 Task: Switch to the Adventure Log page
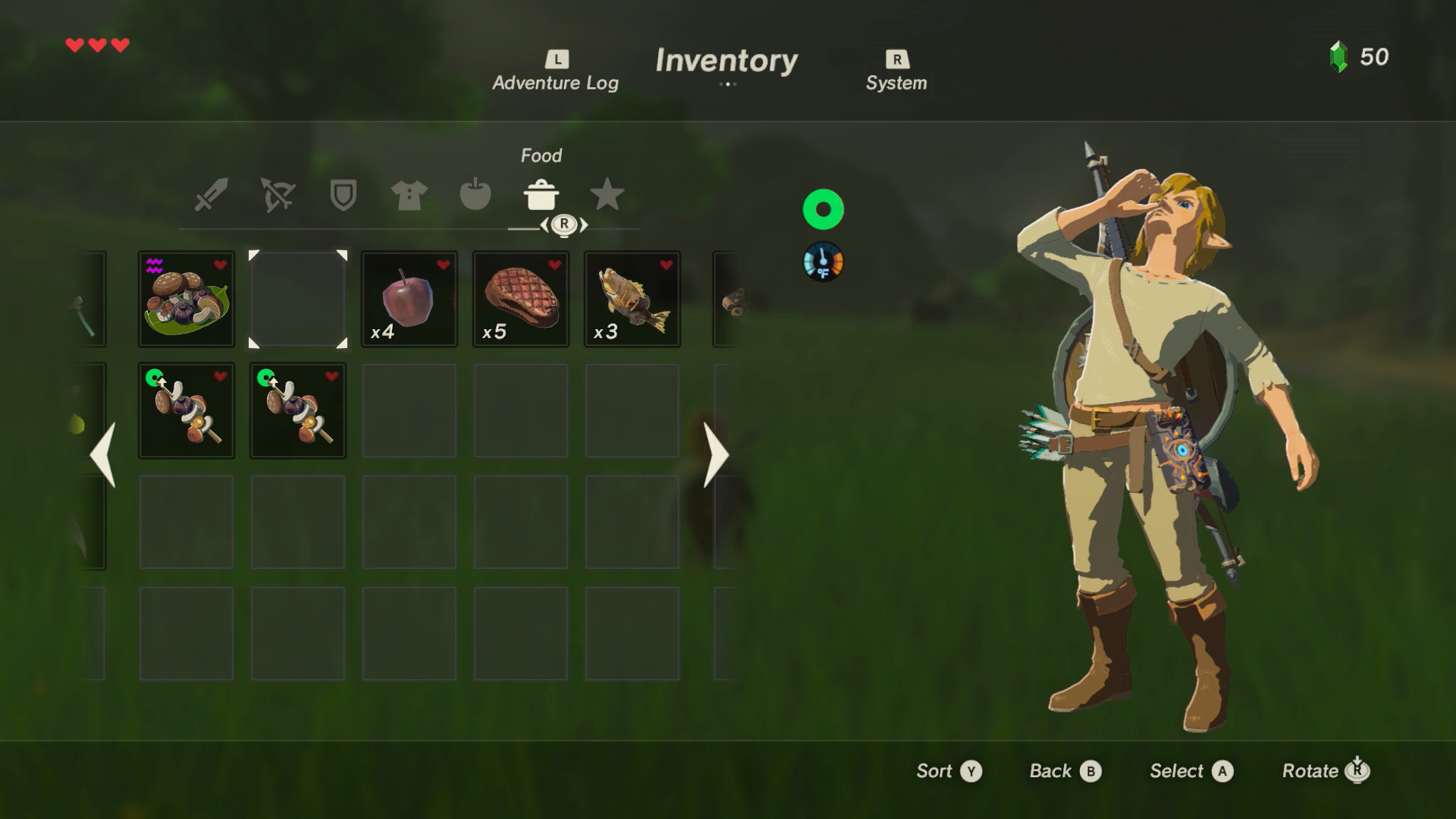click(555, 73)
